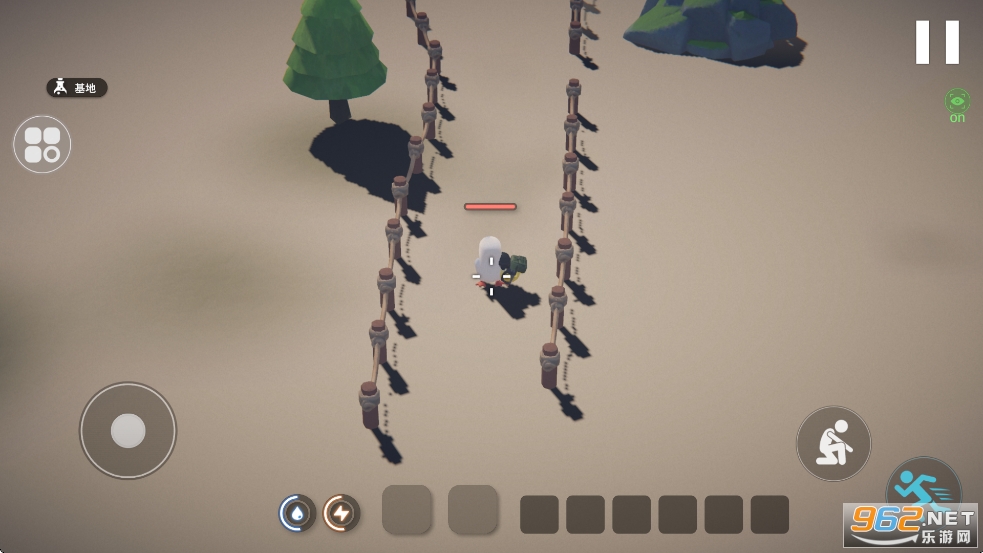983x553 pixels.
Task: Toggle the green eye 'on' icon
Action: click(x=957, y=103)
